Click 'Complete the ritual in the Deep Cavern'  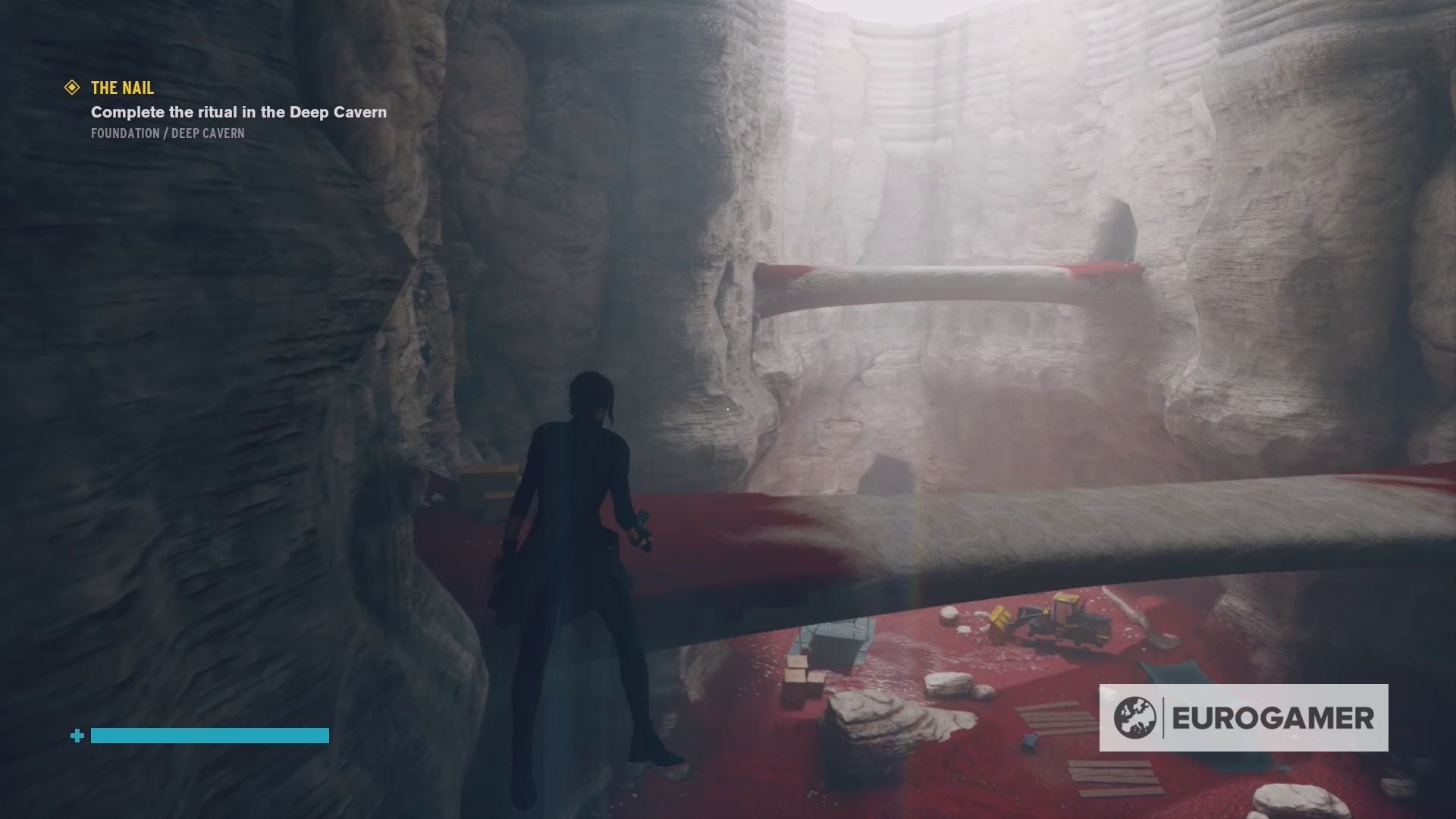tap(237, 111)
